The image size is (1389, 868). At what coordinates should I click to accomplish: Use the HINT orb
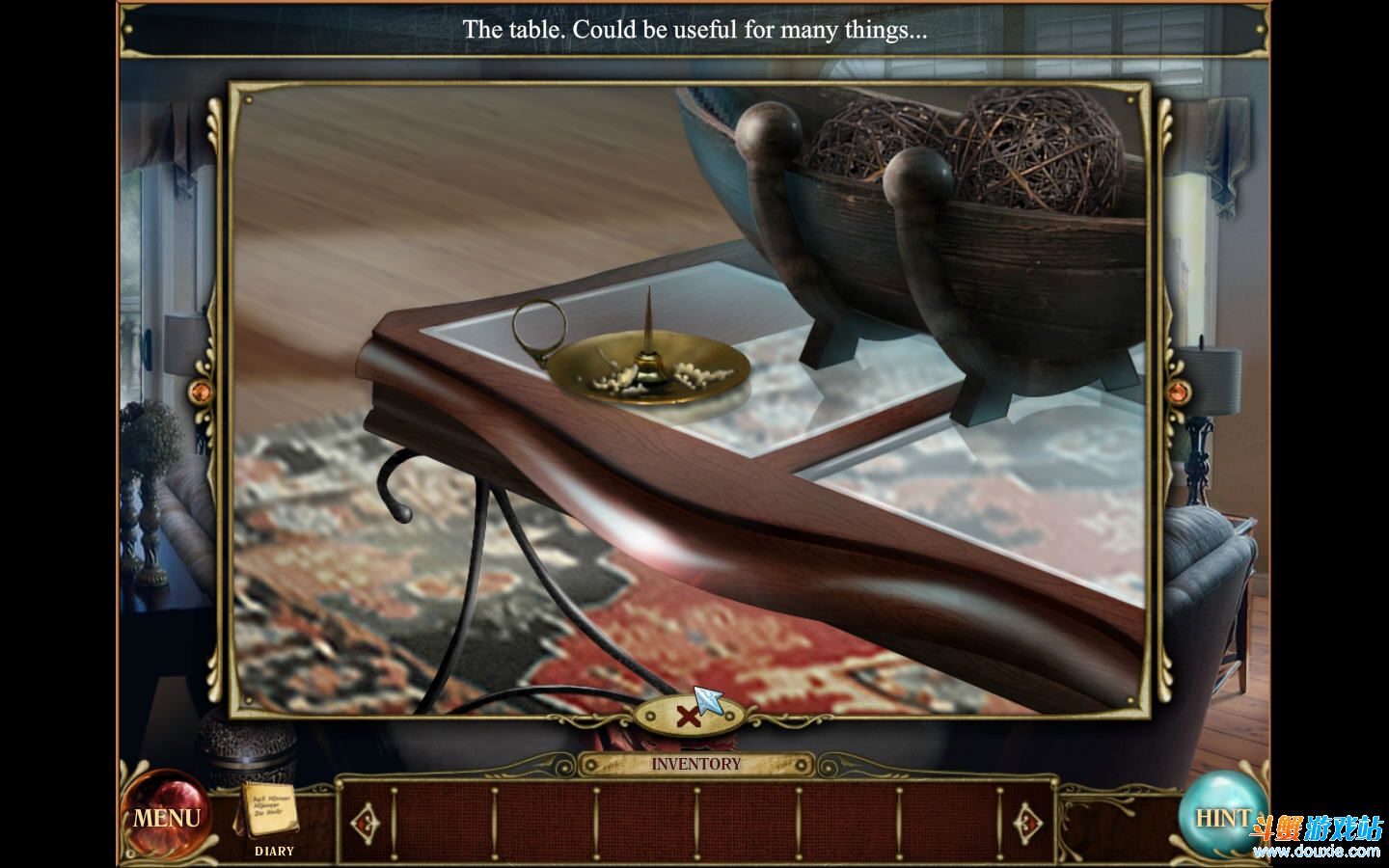(1219, 817)
